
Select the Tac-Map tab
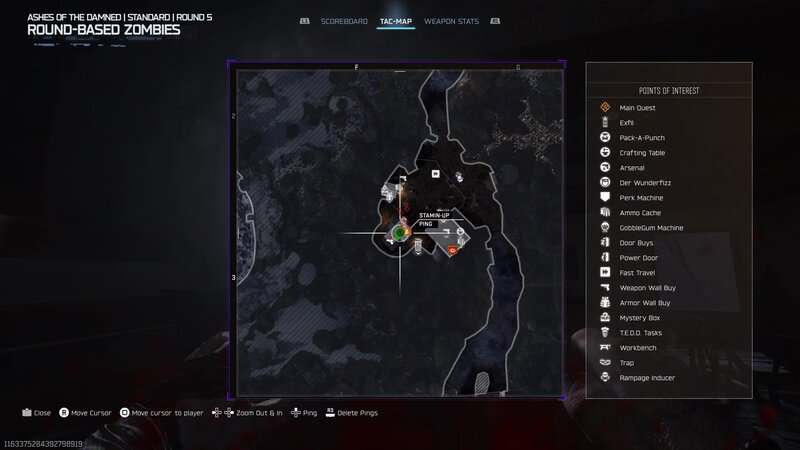pyautogui.click(x=396, y=21)
